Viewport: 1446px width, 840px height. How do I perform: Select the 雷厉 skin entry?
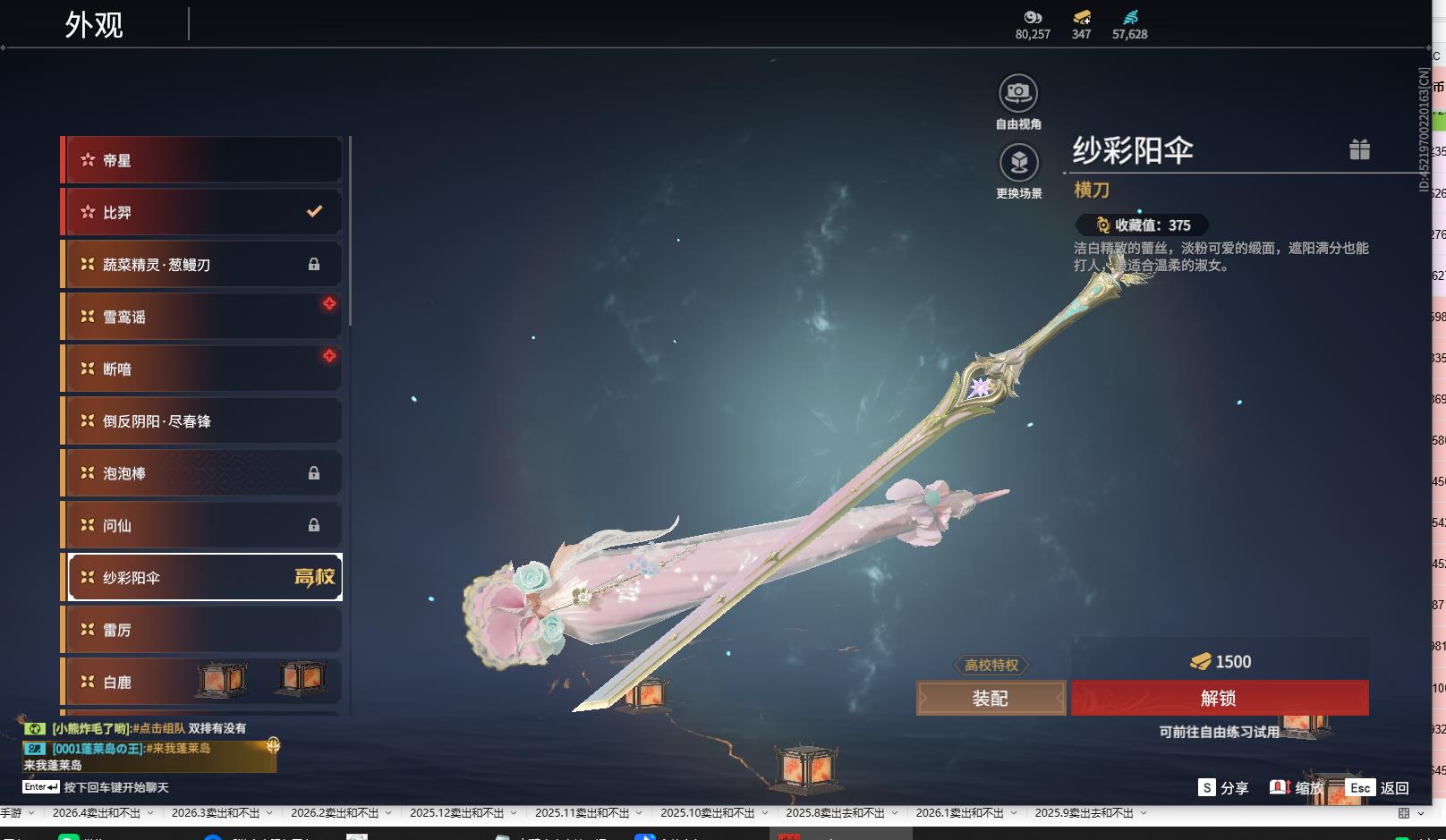(202, 630)
